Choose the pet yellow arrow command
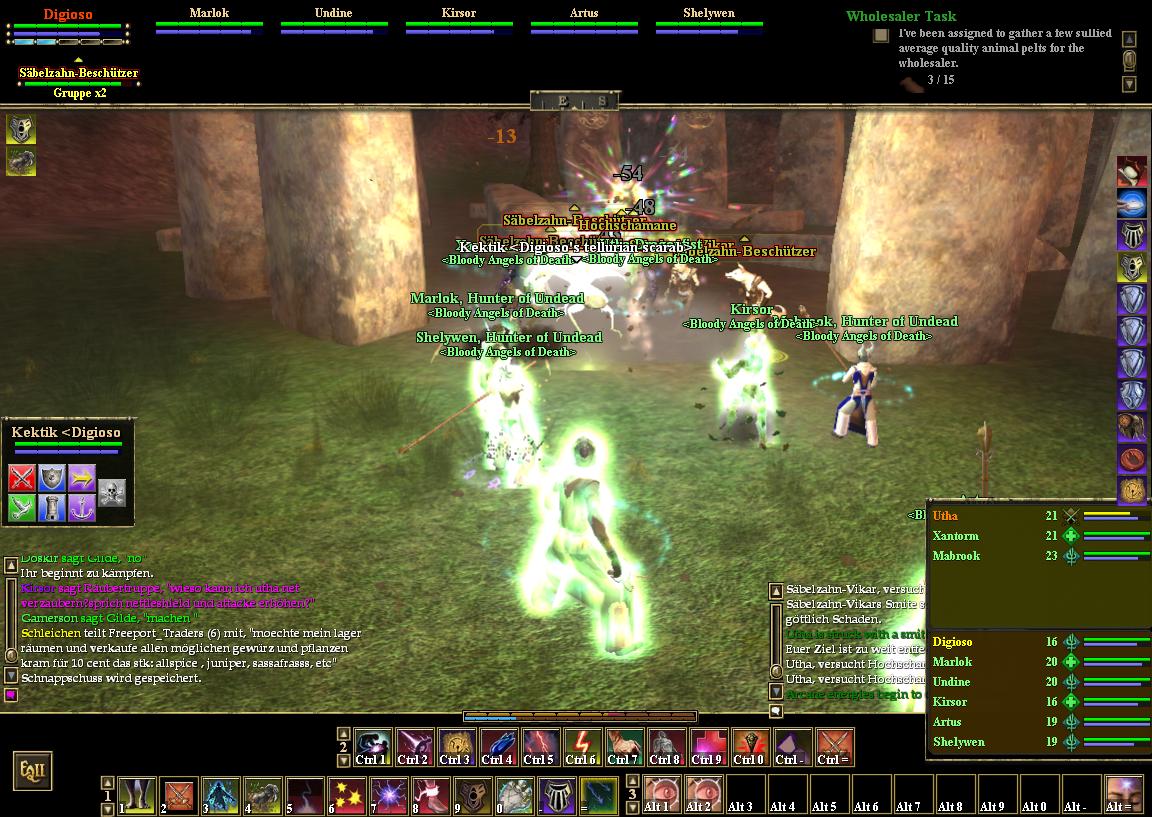The height and width of the screenshot is (817, 1152). click(x=82, y=477)
